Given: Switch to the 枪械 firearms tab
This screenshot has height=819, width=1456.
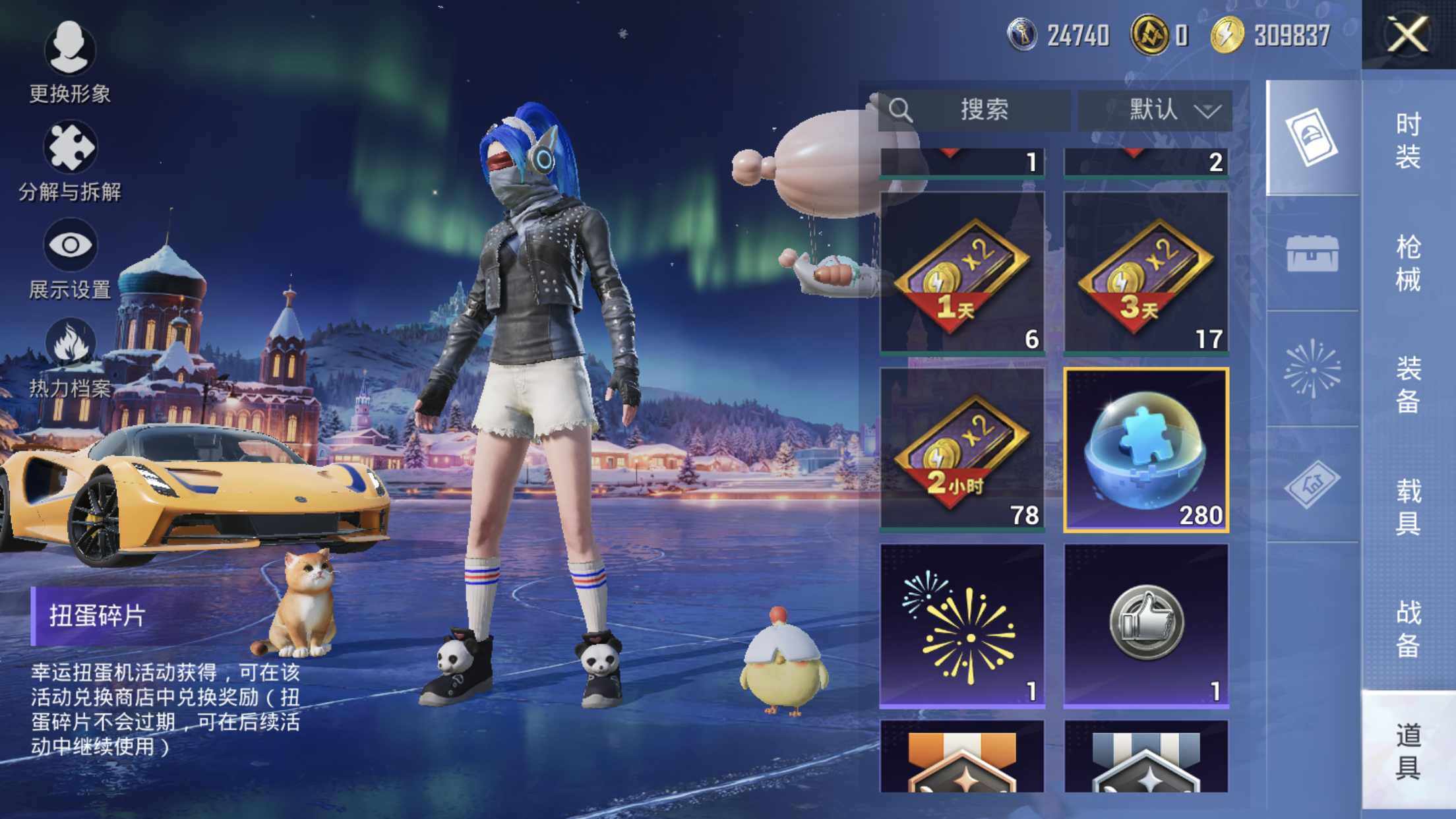Looking at the screenshot, I should coord(1408,262).
